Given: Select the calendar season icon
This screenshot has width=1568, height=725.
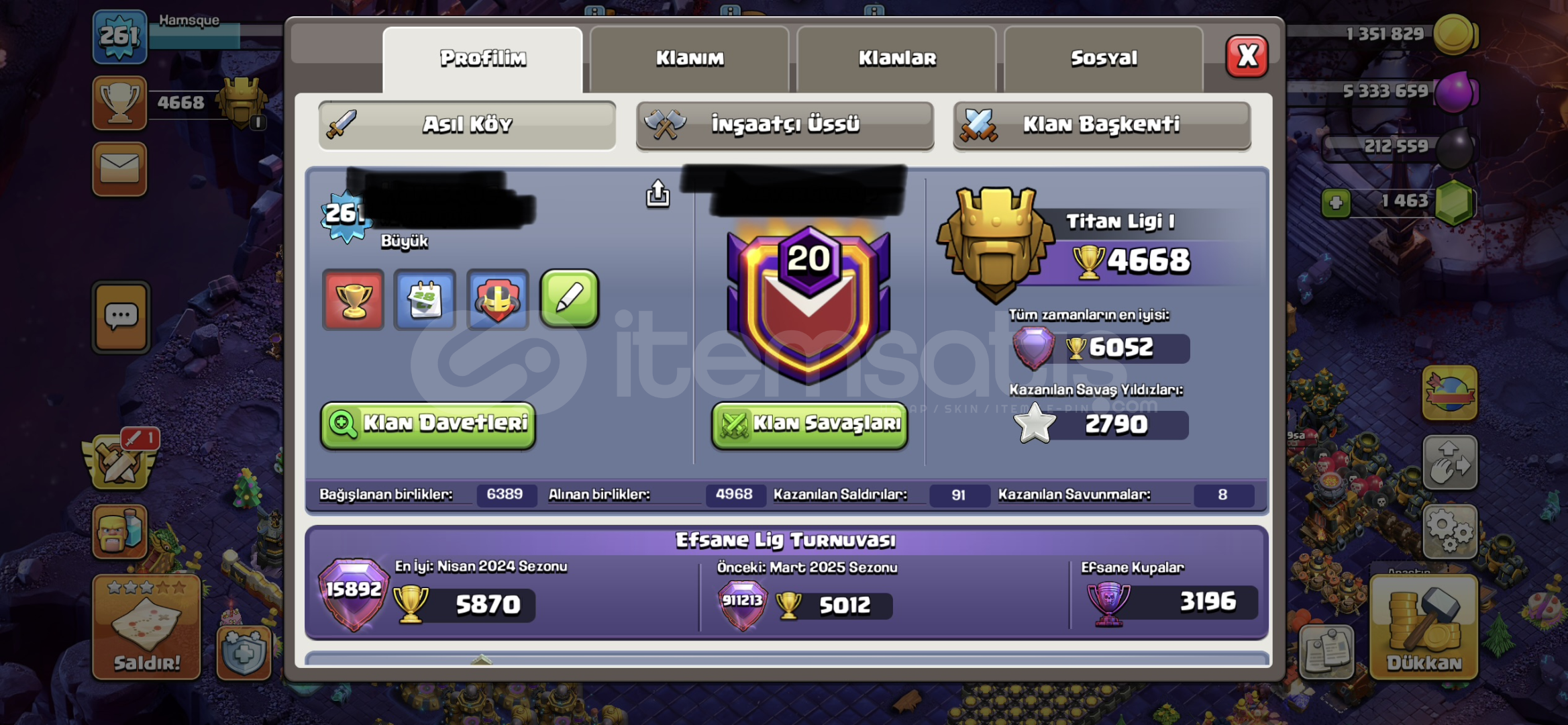Looking at the screenshot, I should coord(425,300).
